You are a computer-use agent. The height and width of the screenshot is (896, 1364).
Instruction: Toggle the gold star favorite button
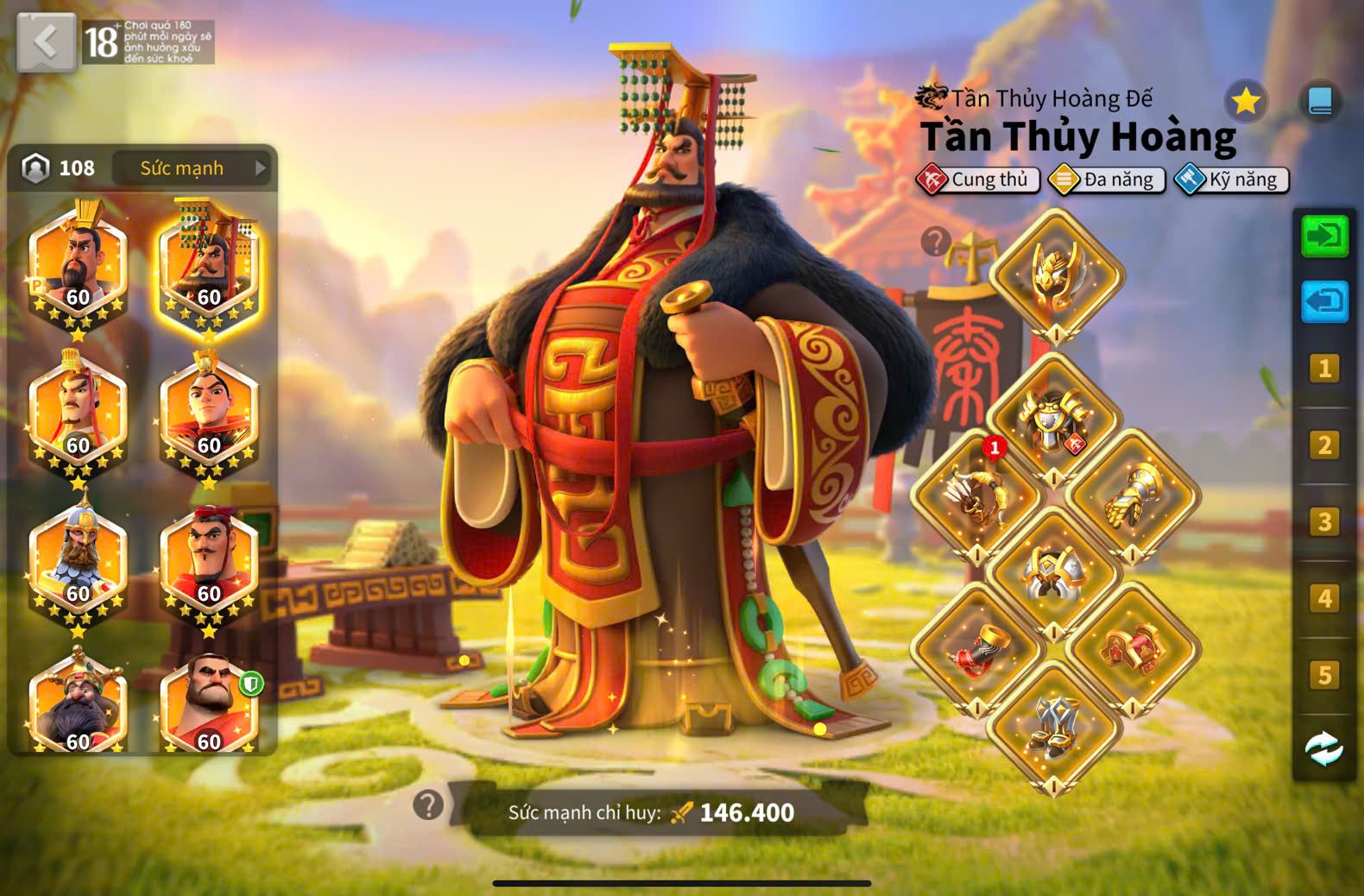(1245, 102)
